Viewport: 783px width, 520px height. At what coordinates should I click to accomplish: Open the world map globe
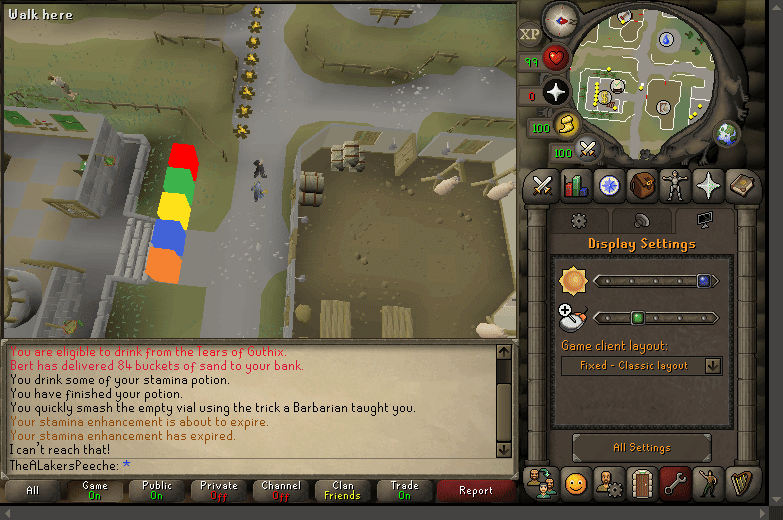[x=727, y=132]
